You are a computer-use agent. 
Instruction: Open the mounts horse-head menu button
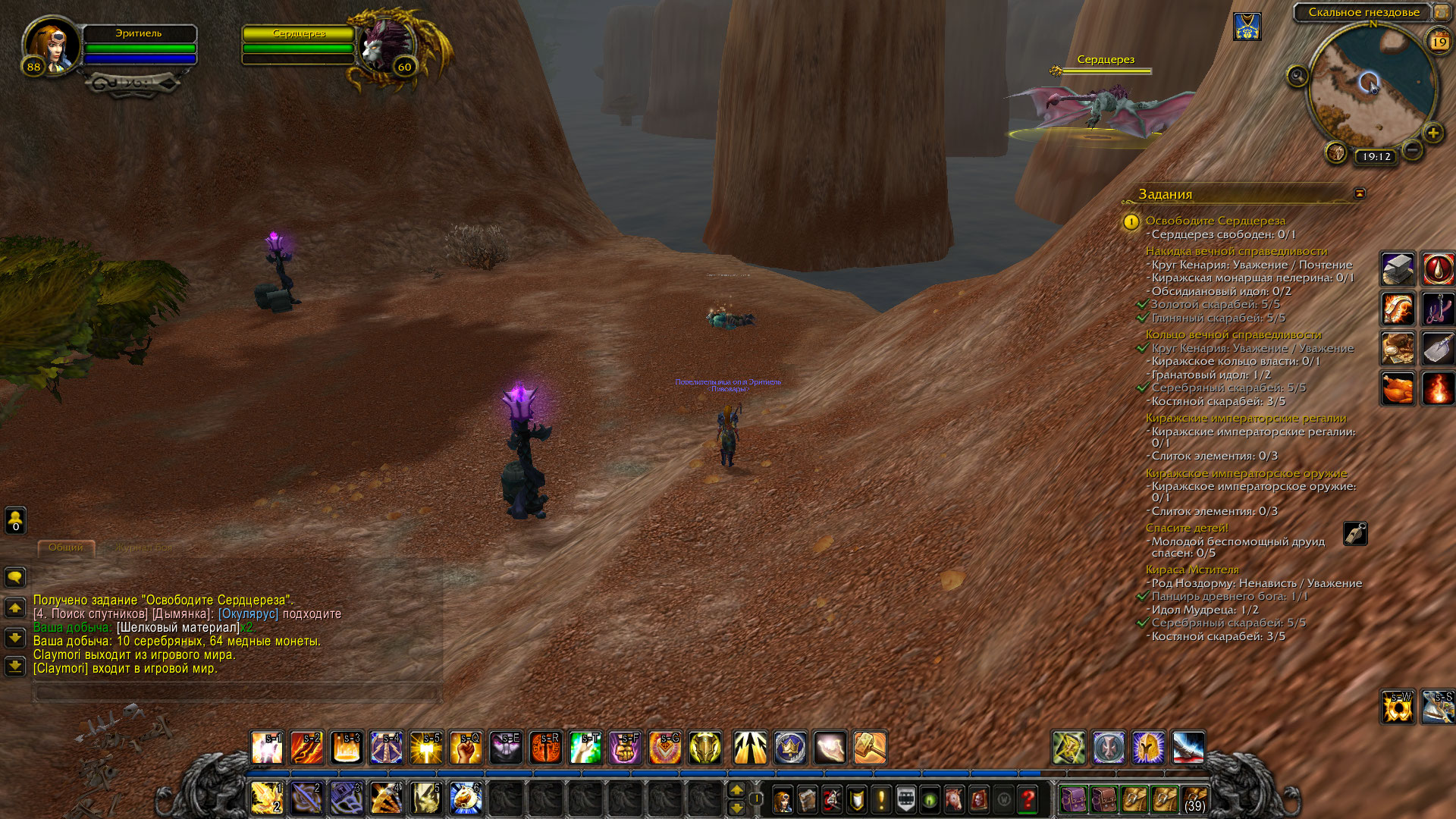click(954, 799)
